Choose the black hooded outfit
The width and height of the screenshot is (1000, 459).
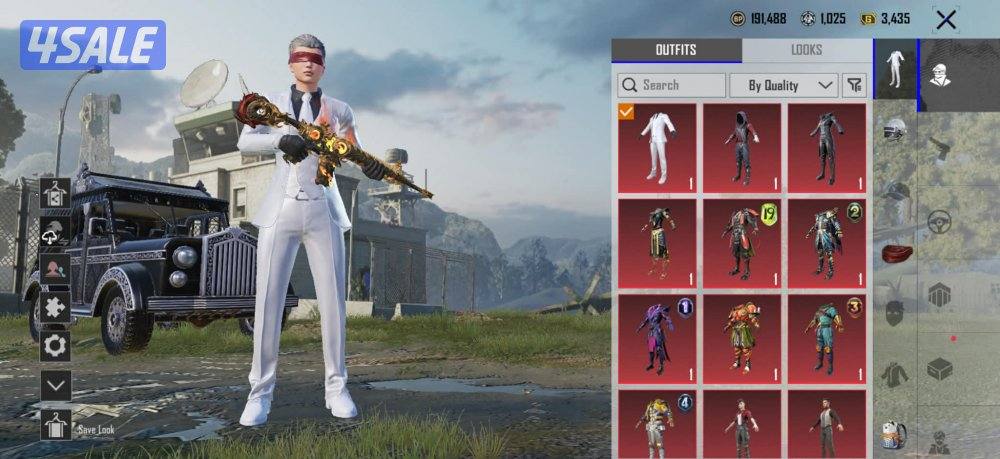[x=741, y=147]
